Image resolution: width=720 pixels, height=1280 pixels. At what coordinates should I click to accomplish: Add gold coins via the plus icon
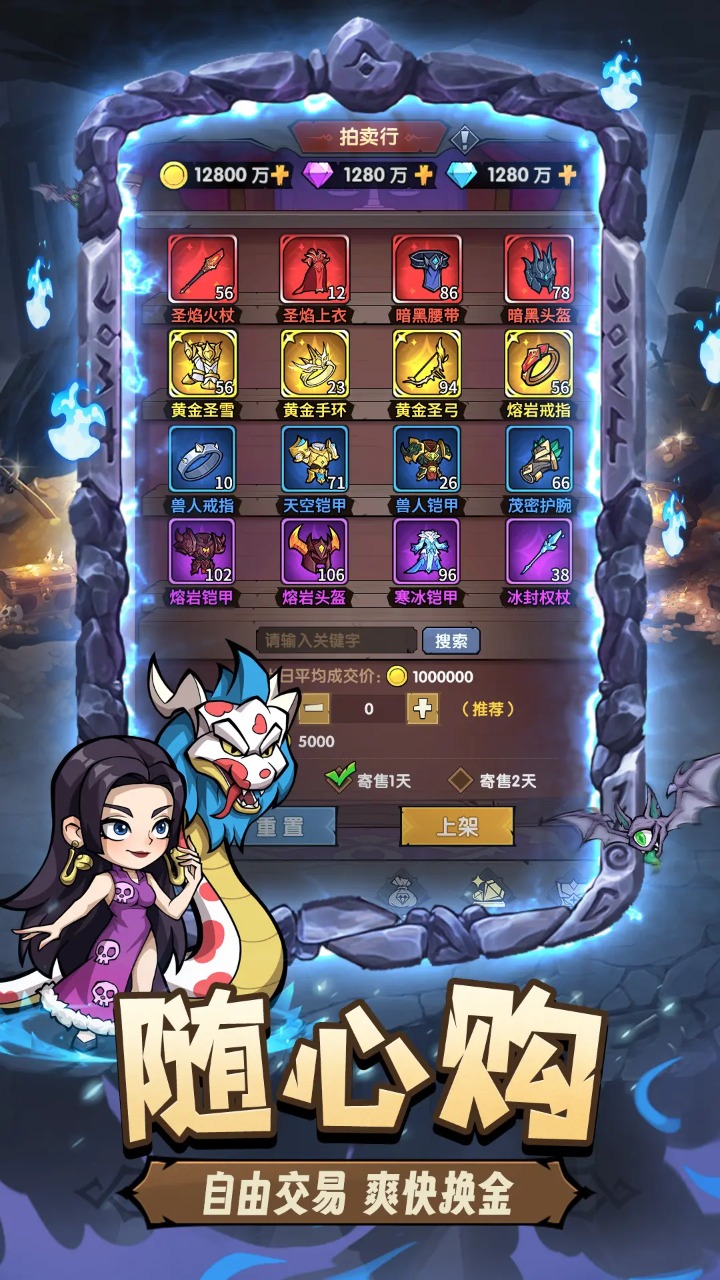280,175
